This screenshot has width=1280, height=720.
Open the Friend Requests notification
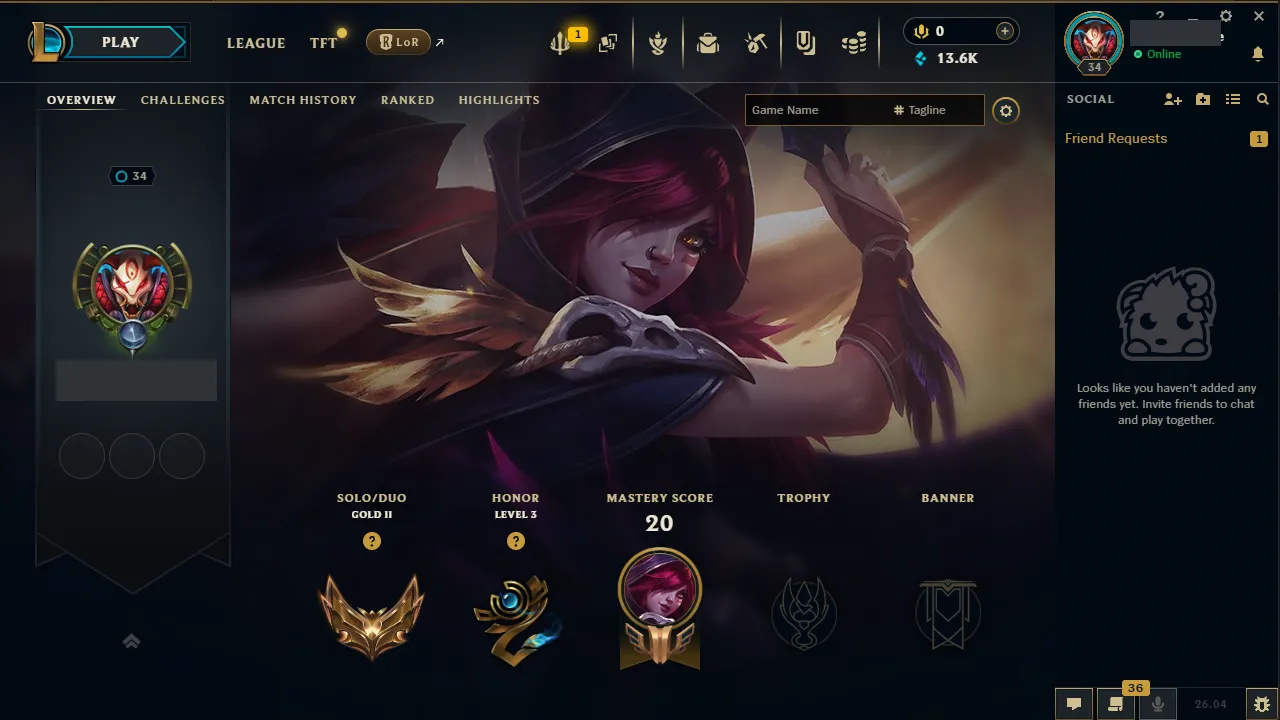tap(1115, 138)
